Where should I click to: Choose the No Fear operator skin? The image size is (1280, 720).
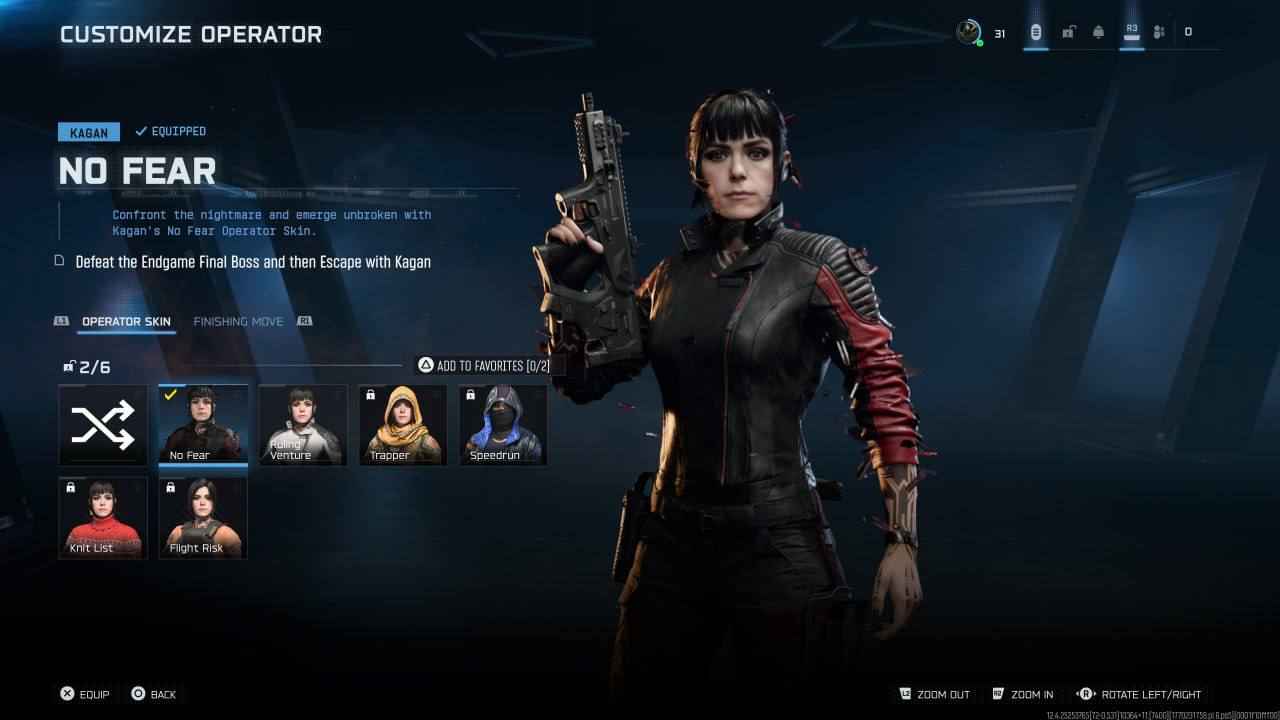click(203, 425)
